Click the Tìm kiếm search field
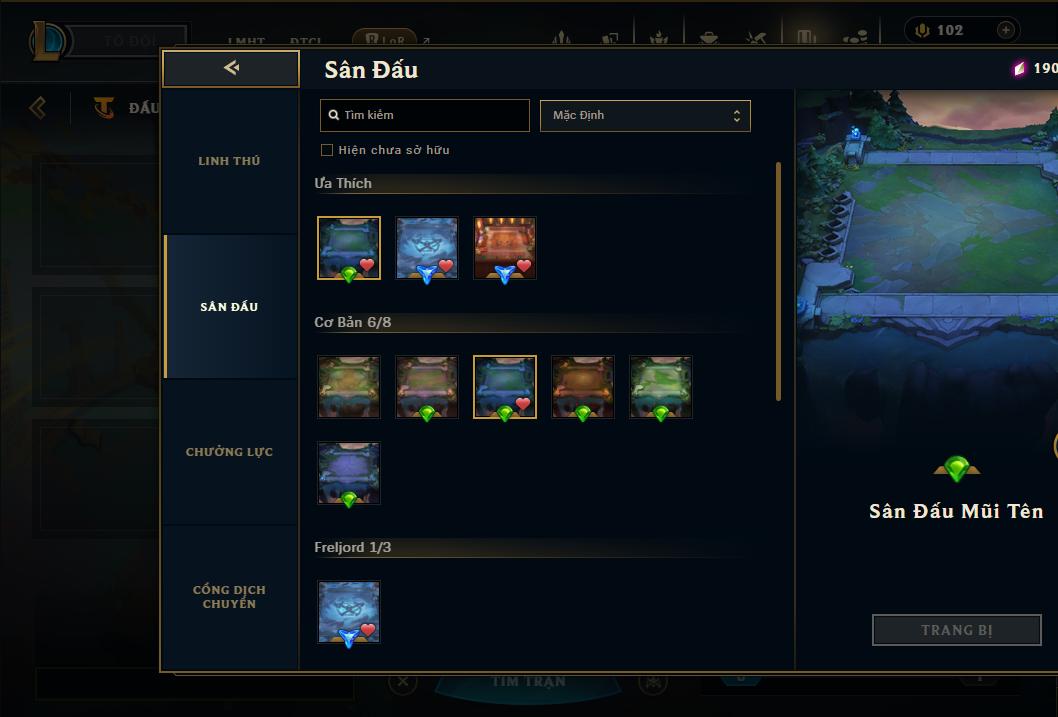The width and height of the screenshot is (1058, 717). pos(425,115)
